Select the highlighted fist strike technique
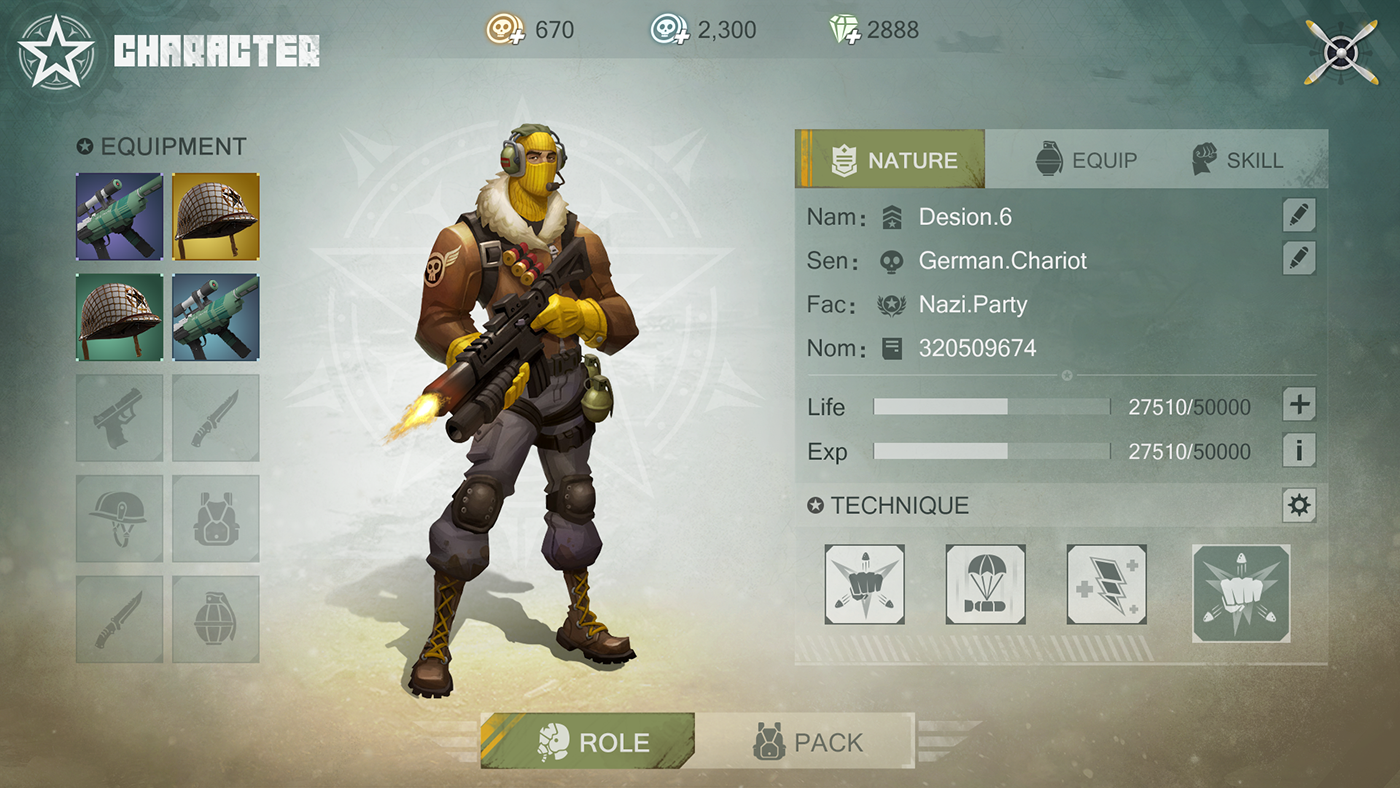This screenshot has width=1400, height=788. coord(1241,594)
